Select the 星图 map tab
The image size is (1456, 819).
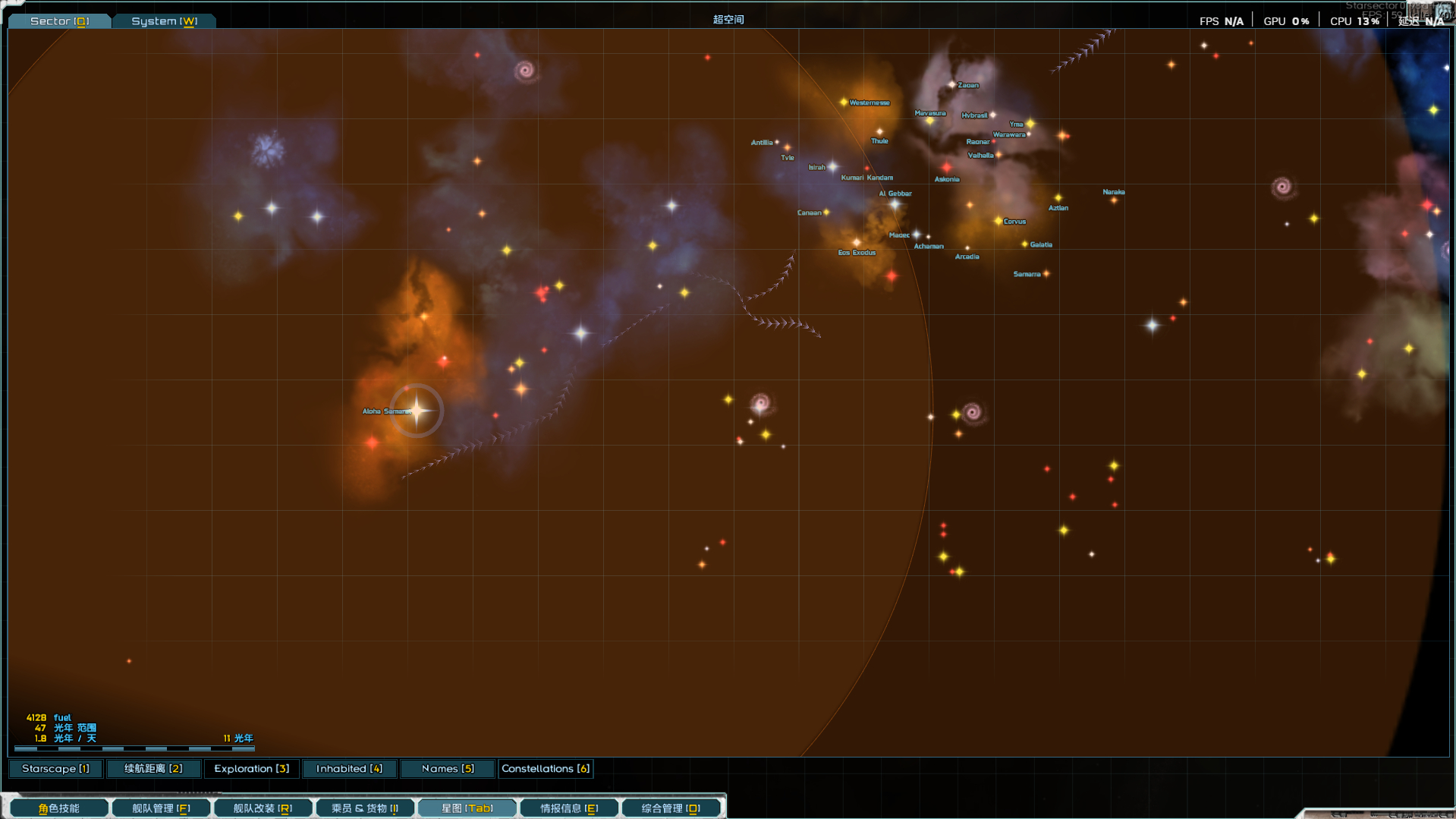point(467,808)
